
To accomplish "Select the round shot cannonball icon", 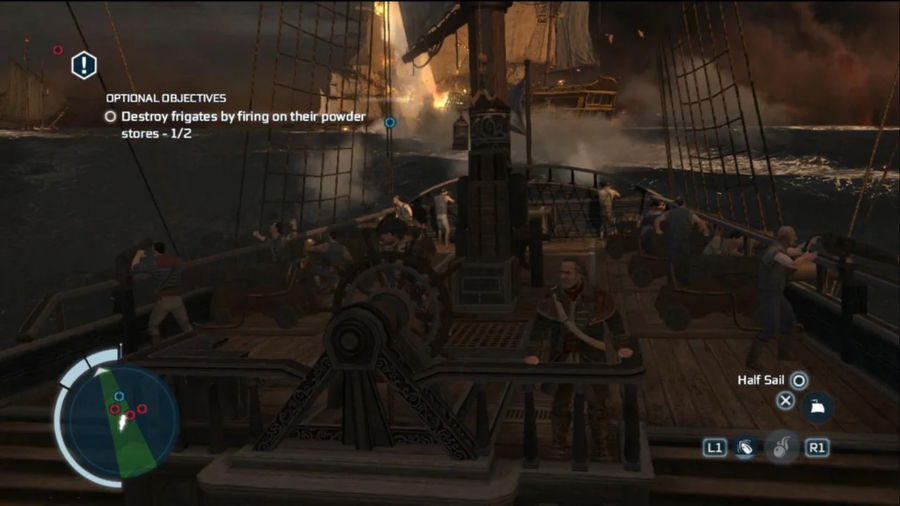I will coord(780,447).
